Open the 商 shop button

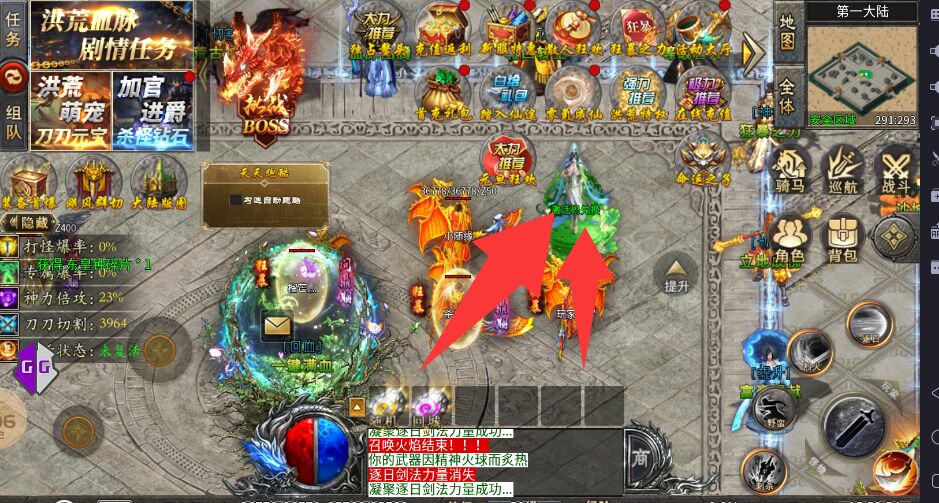(642, 459)
